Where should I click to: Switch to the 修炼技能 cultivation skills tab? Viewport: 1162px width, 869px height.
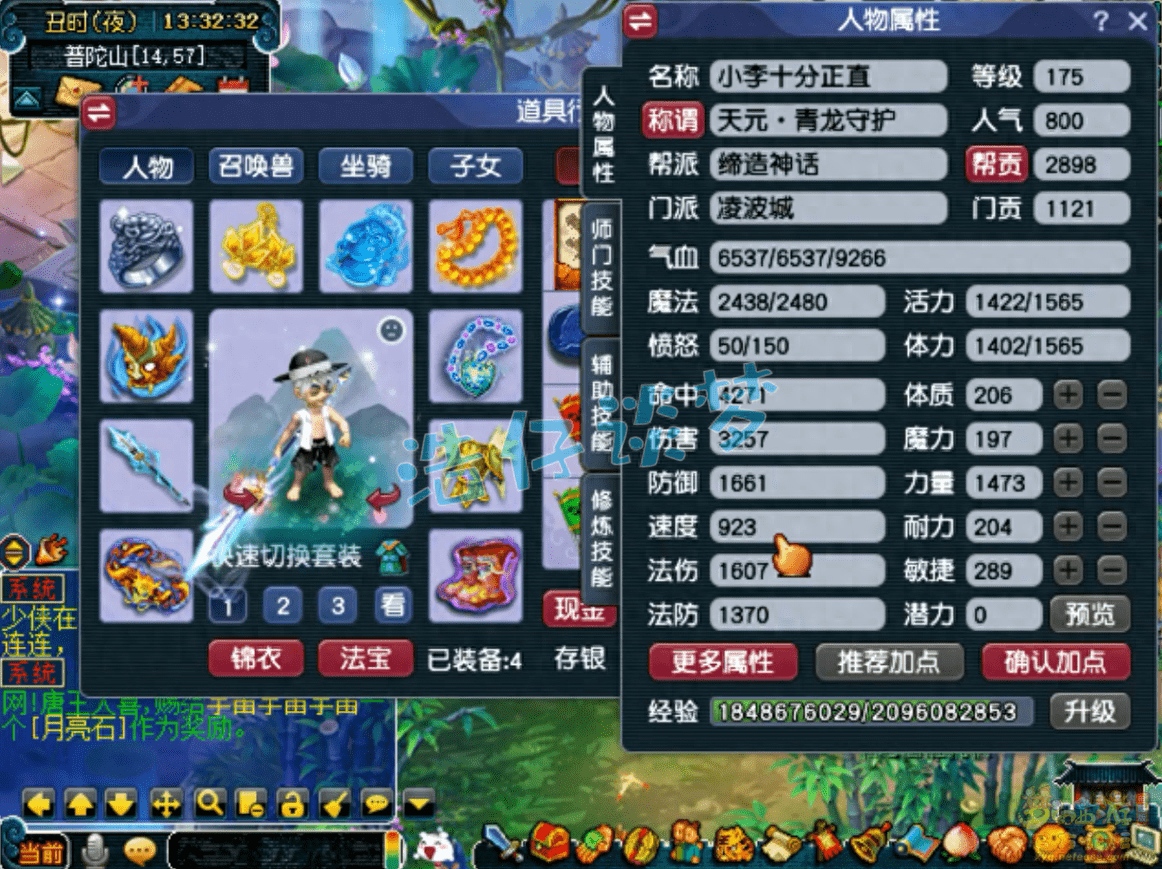[x=601, y=537]
